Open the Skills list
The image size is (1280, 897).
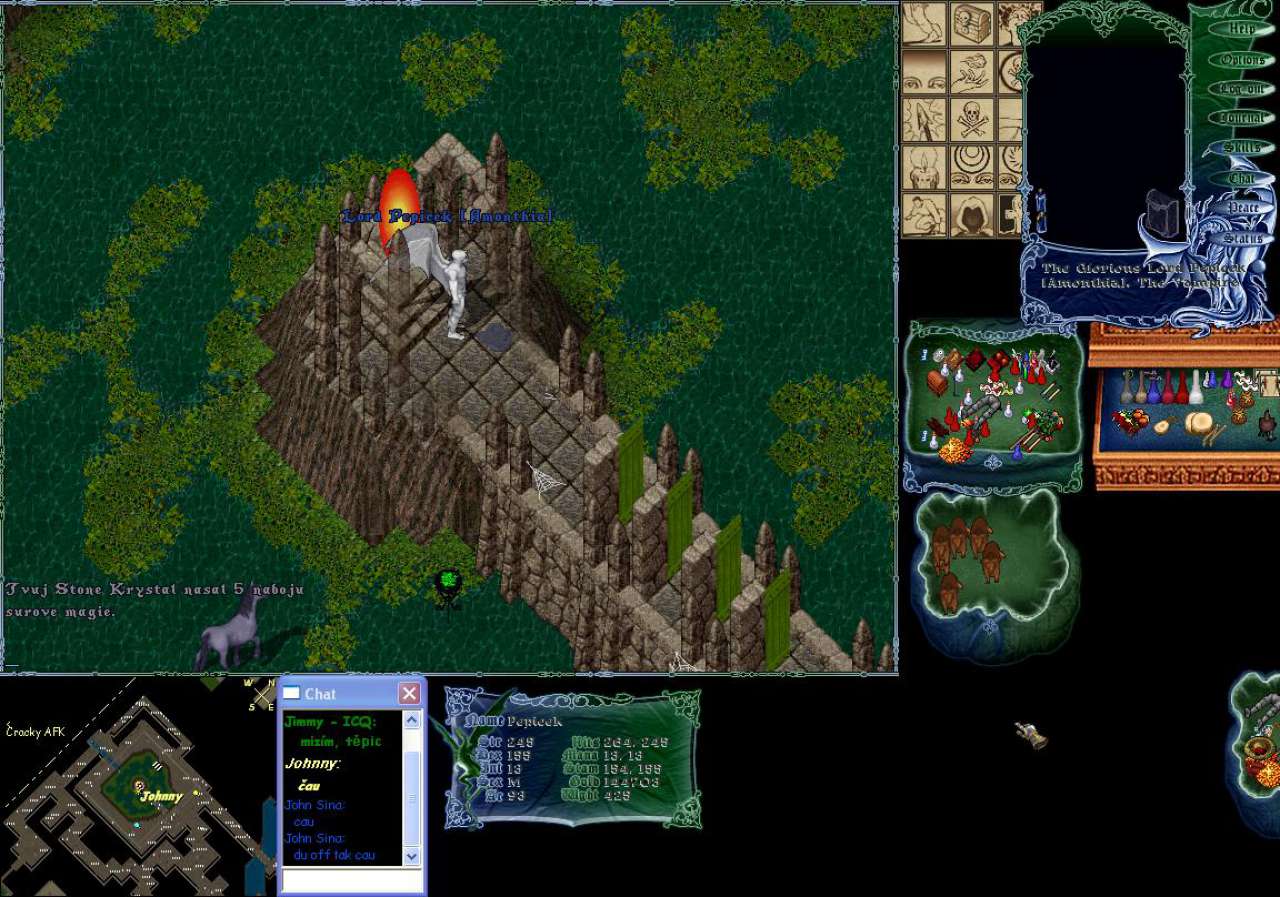coord(1242,148)
